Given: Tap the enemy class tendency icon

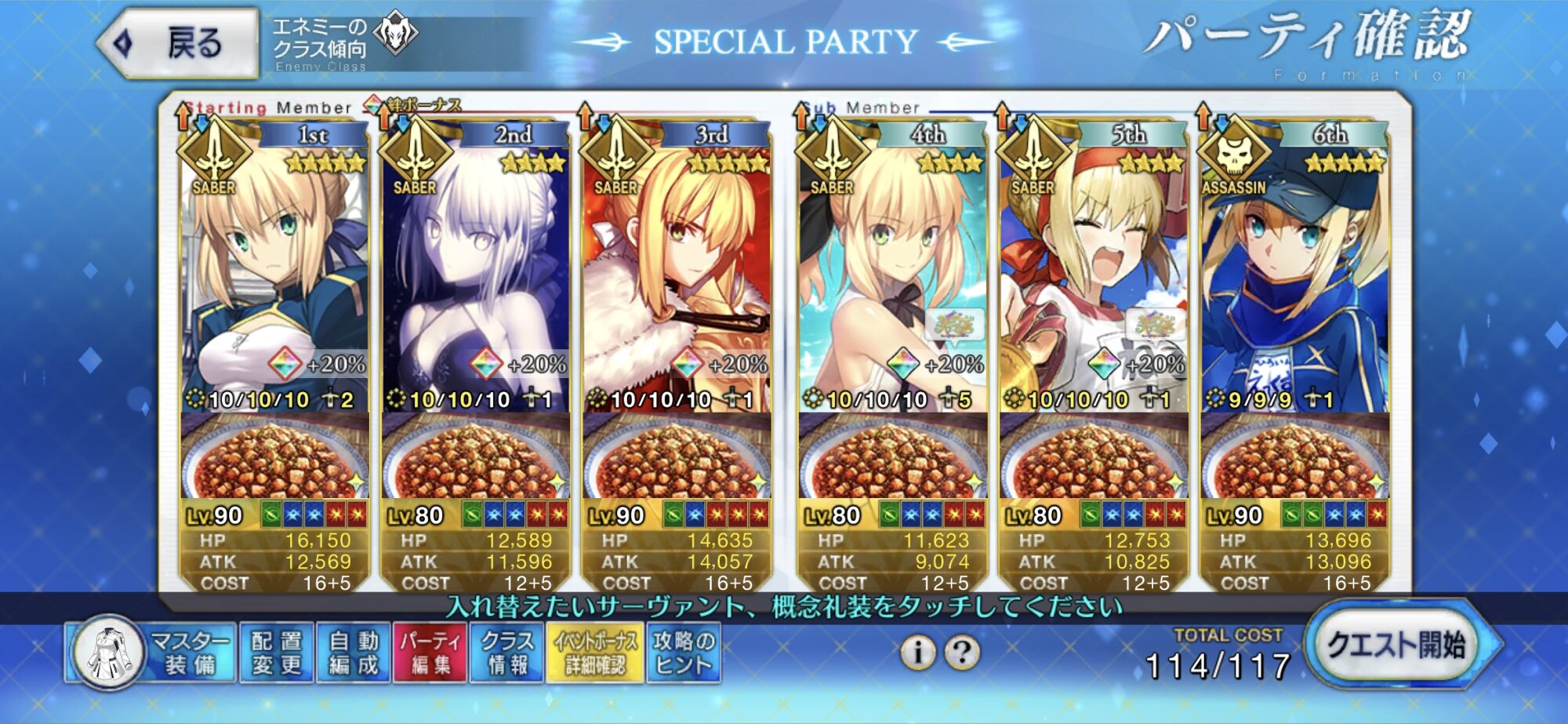Looking at the screenshot, I should (x=396, y=35).
